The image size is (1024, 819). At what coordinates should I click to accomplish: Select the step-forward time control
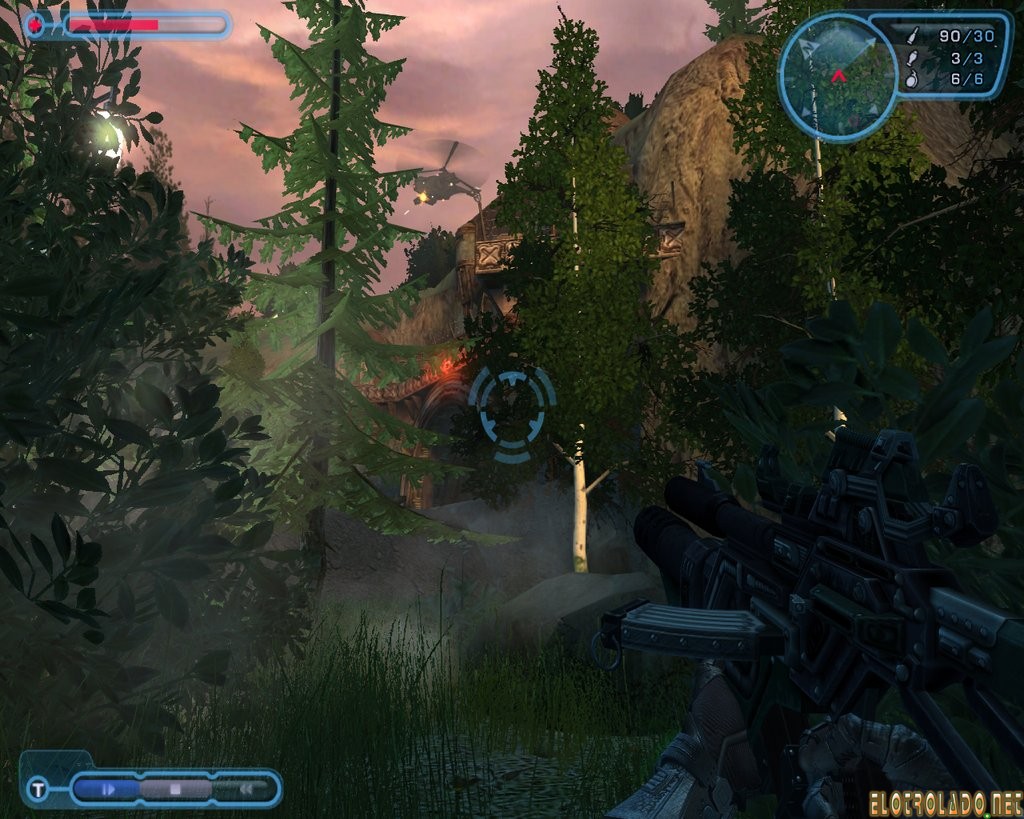109,789
